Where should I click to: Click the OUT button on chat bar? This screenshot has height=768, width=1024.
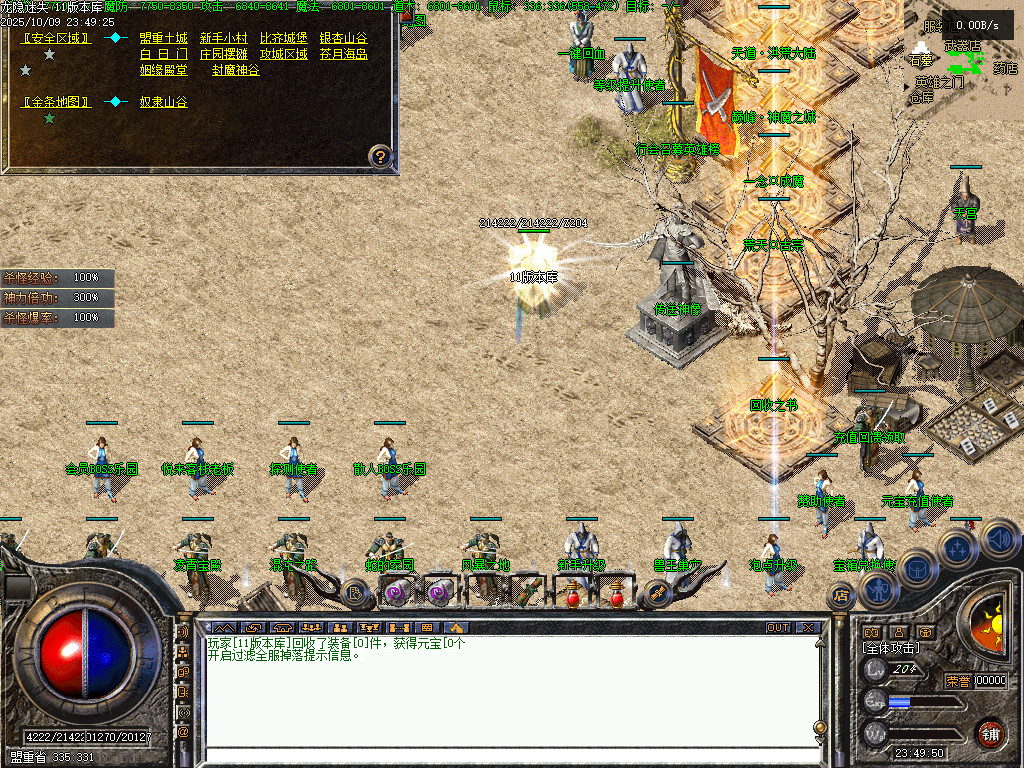tap(778, 627)
